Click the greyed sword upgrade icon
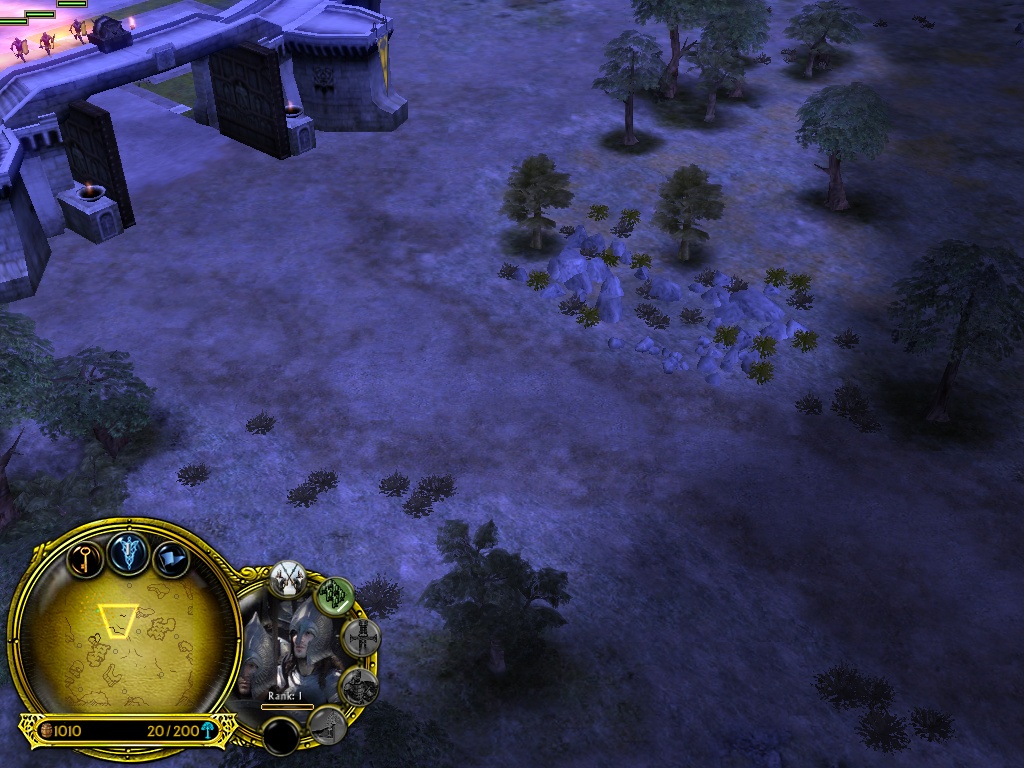Image resolution: width=1024 pixels, height=768 pixels. point(360,637)
